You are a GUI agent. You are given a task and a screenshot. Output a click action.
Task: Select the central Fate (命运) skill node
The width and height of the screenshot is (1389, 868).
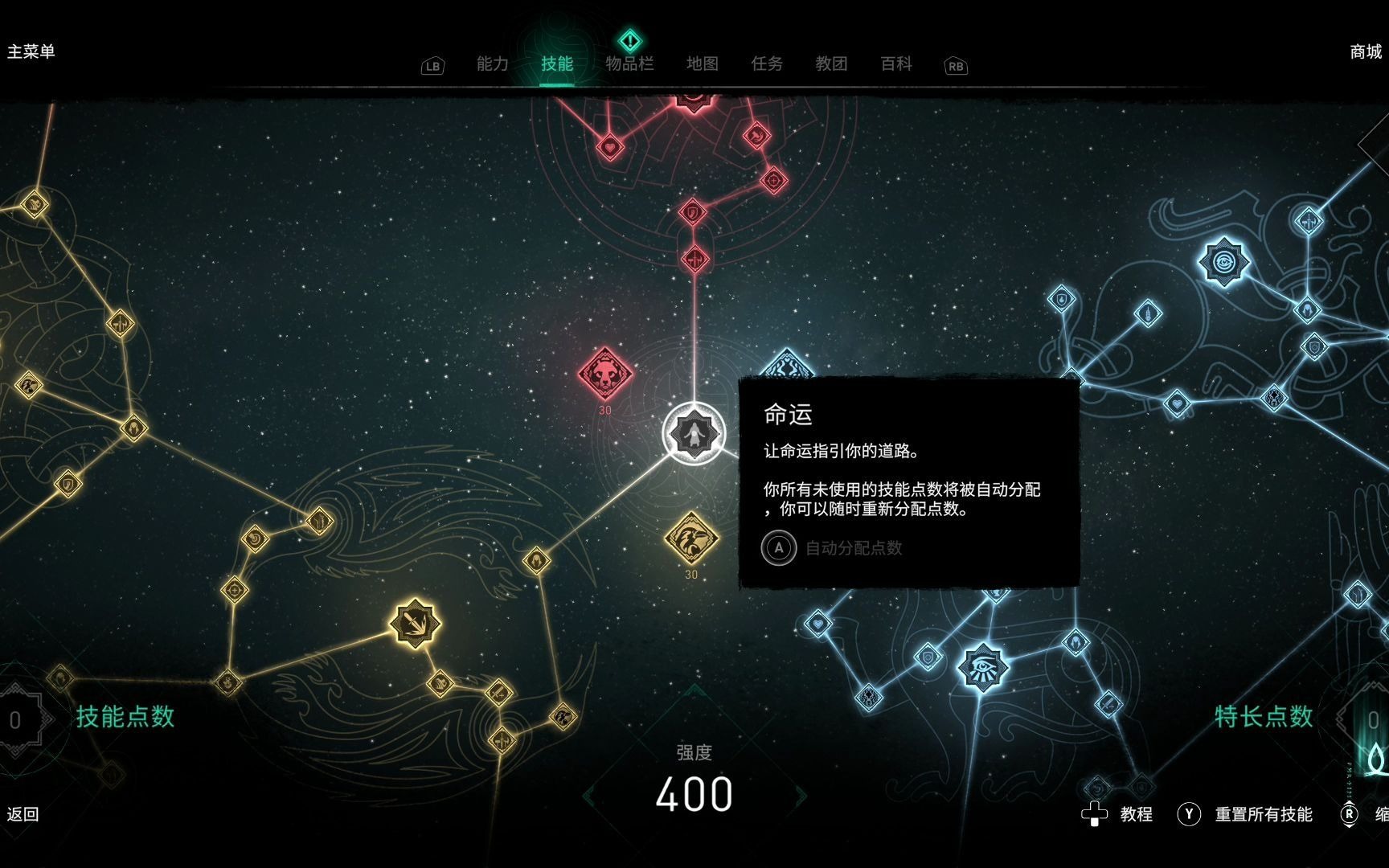[x=693, y=434]
